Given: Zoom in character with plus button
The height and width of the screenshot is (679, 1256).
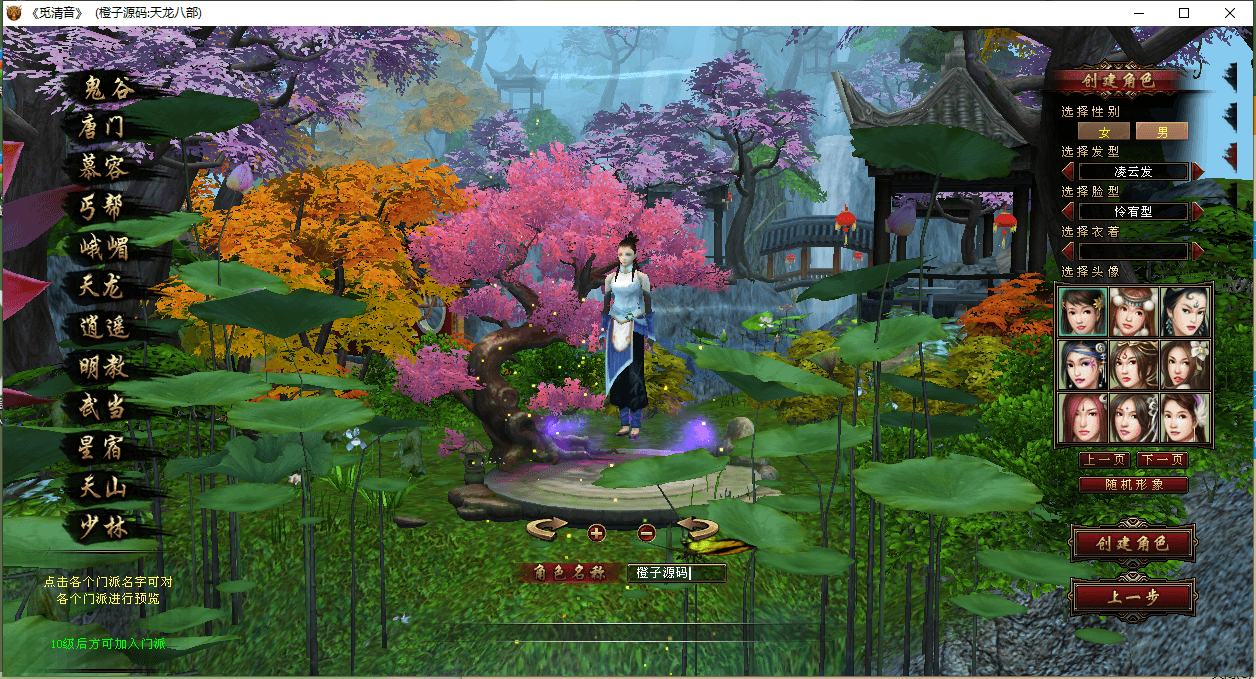Looking at the screenshot, I should 596,532.
